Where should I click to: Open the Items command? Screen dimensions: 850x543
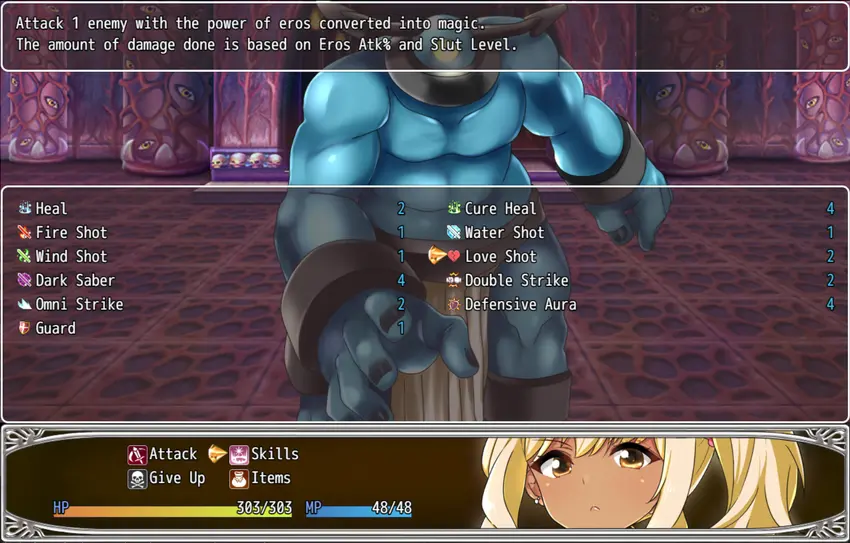pos(270,479)
